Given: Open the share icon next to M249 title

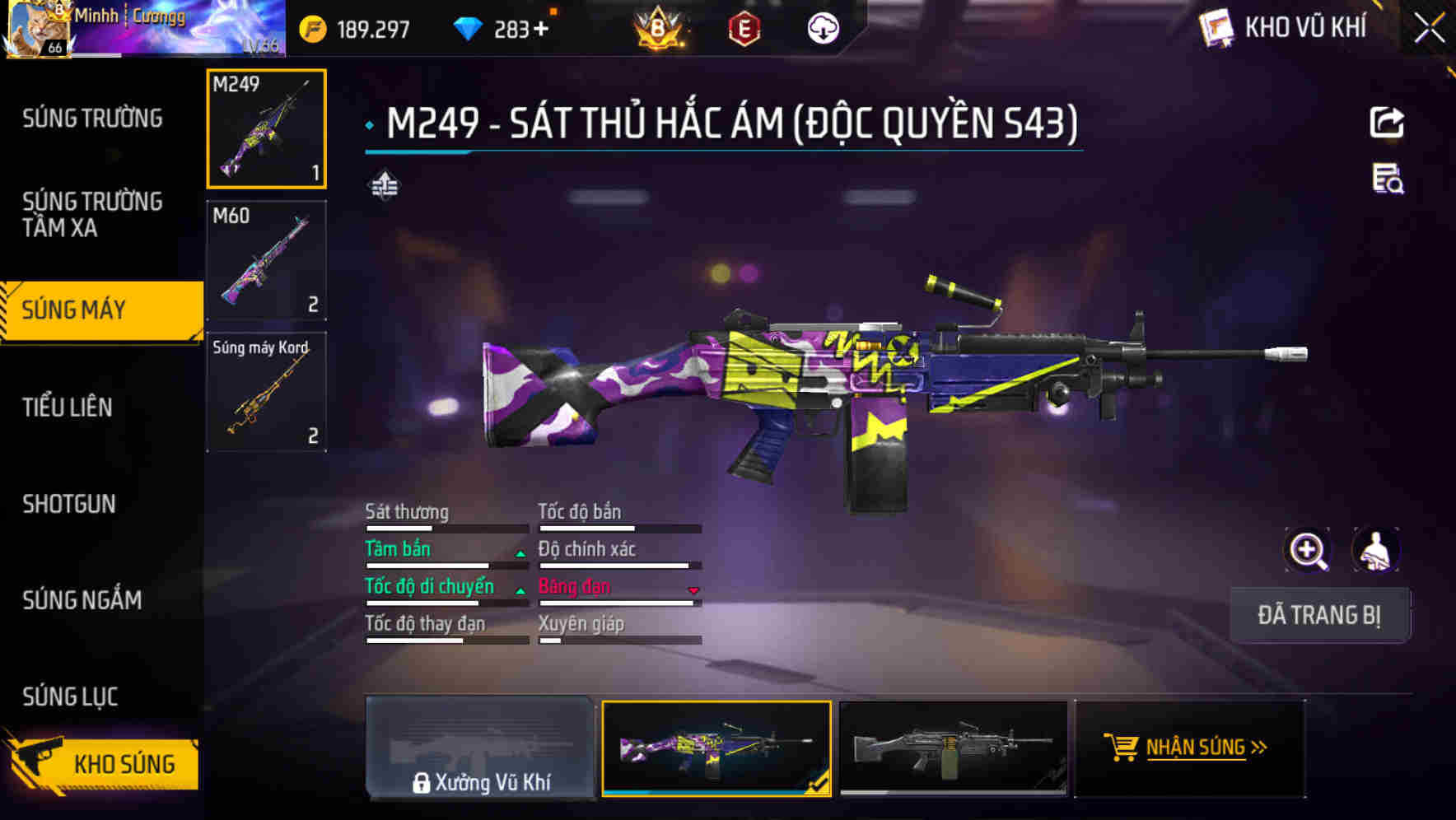Looking at the screenshot, I should 1388,122.
